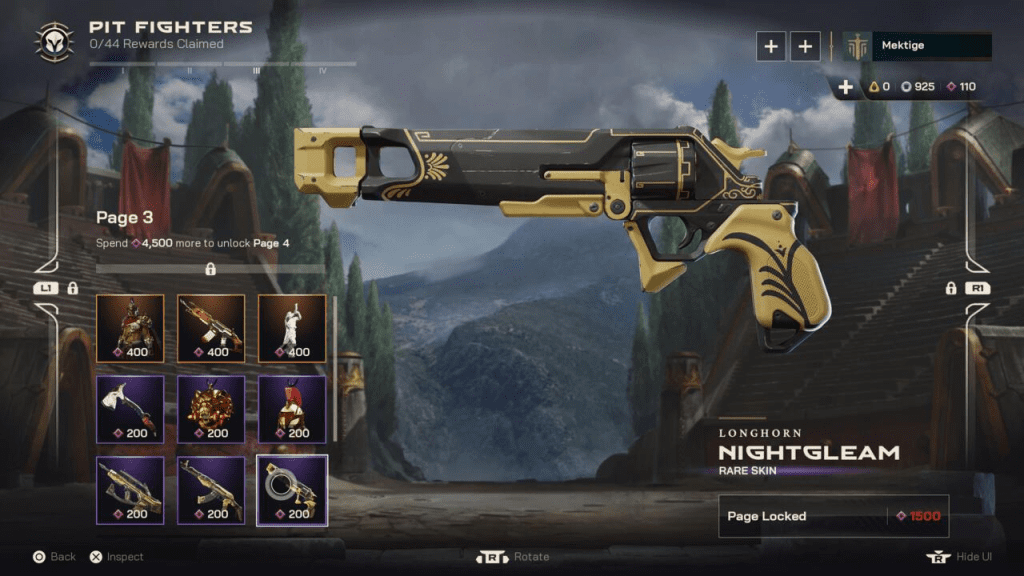Viewport: 1024px width, 576px height.
Task: Pick the AK-style rifle skin costing 200
Action: pos(210,489)
